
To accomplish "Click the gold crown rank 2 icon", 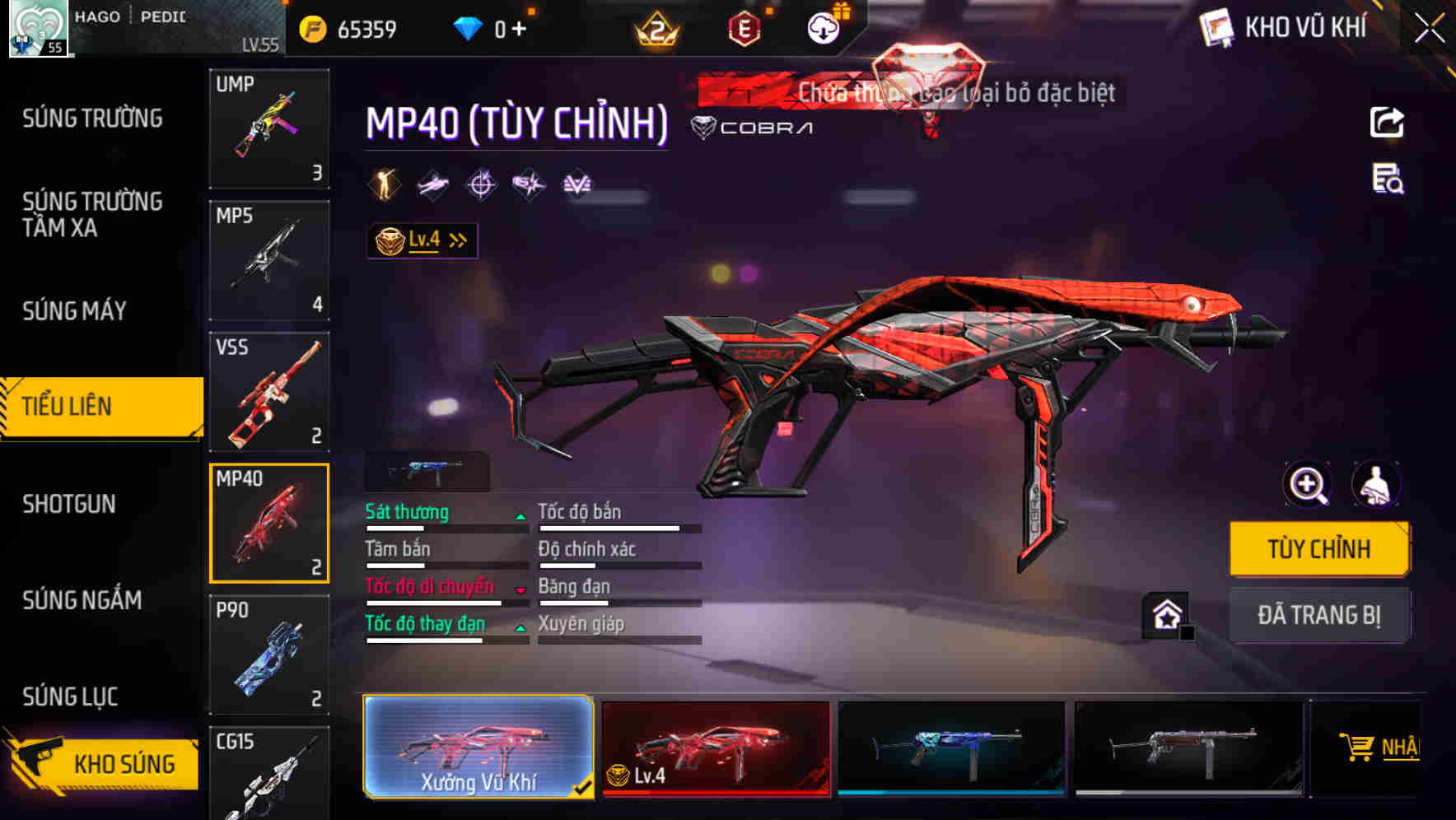I will (655, 28).
